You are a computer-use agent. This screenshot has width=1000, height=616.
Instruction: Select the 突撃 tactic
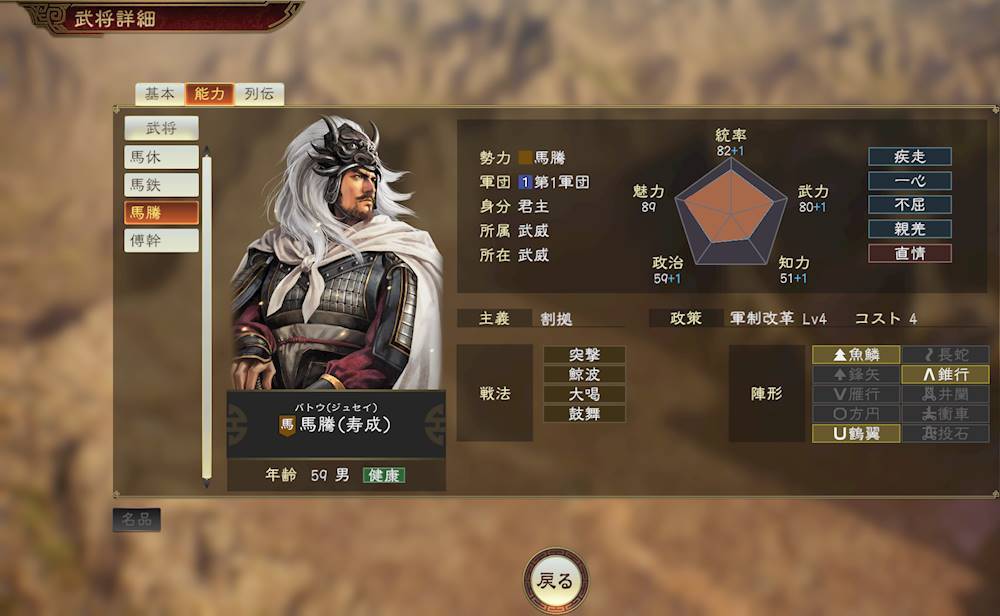click(x=584, y=355)
